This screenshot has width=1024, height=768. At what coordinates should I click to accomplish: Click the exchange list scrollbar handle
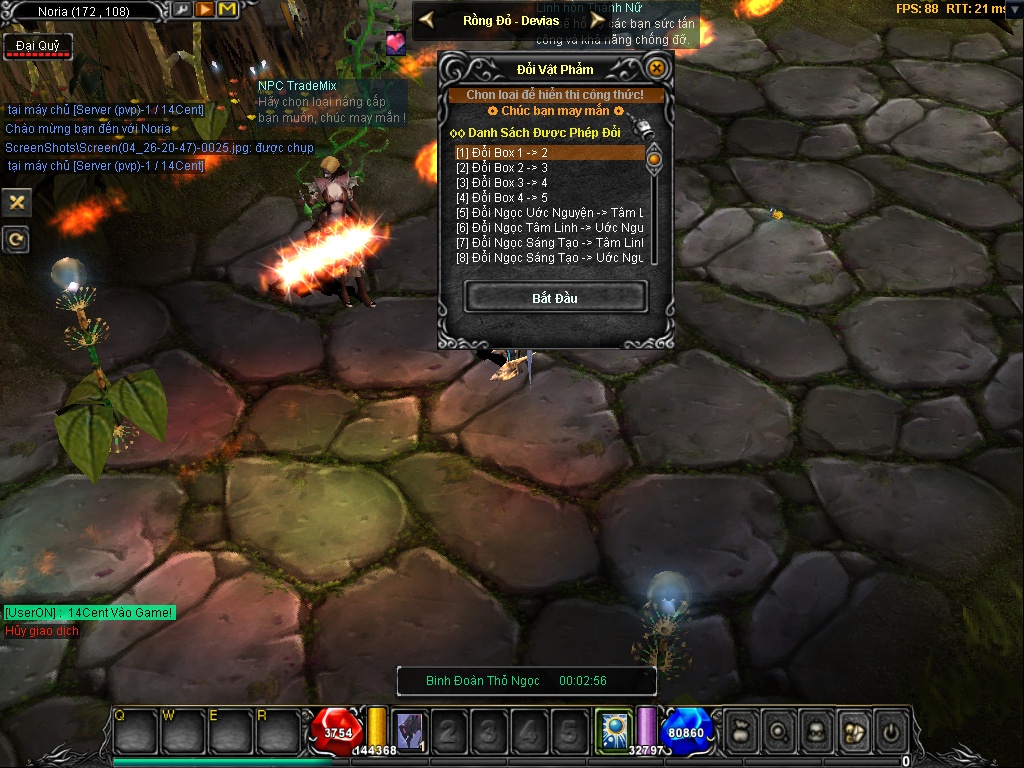click(x=654, y=158)
